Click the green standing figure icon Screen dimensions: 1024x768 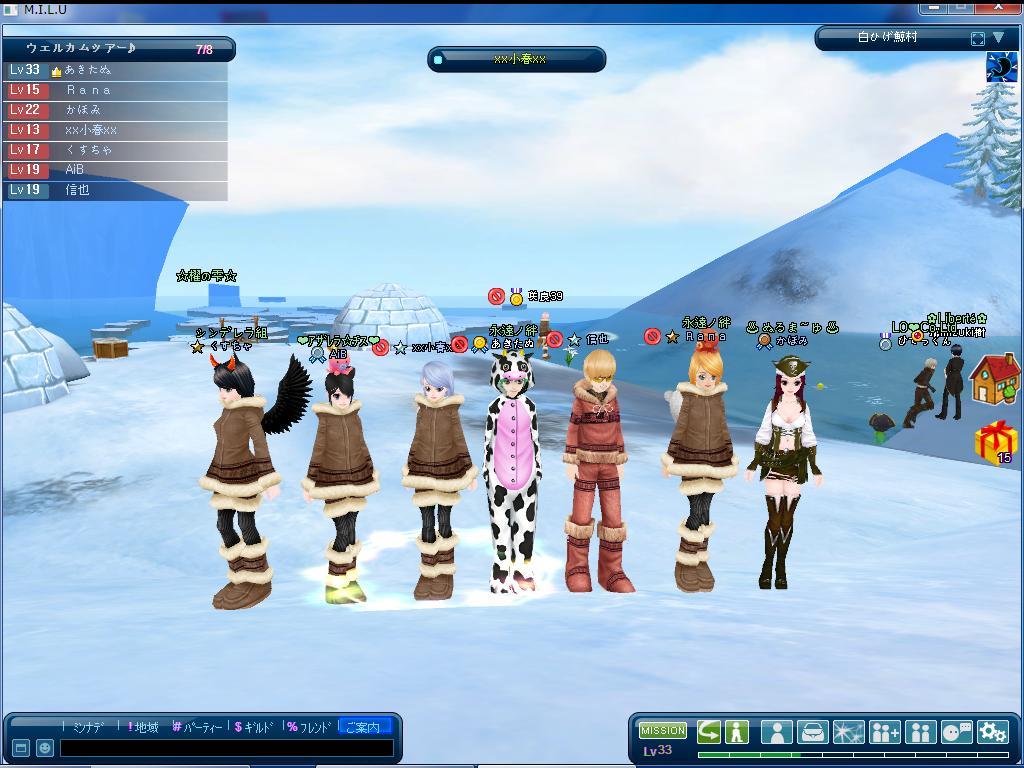click(737, 731)
